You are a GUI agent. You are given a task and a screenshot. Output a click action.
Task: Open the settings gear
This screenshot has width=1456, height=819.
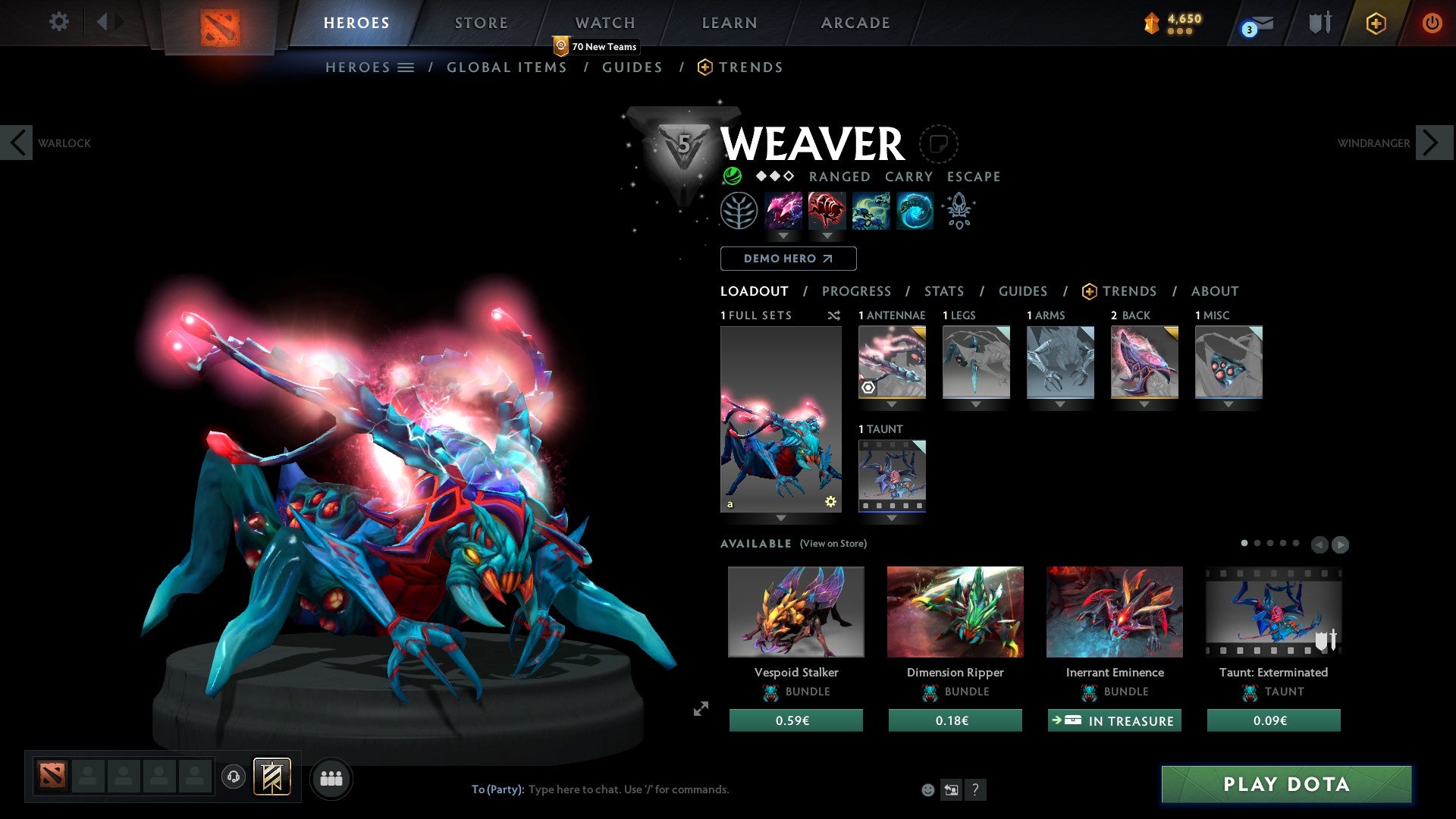(58, 22)
